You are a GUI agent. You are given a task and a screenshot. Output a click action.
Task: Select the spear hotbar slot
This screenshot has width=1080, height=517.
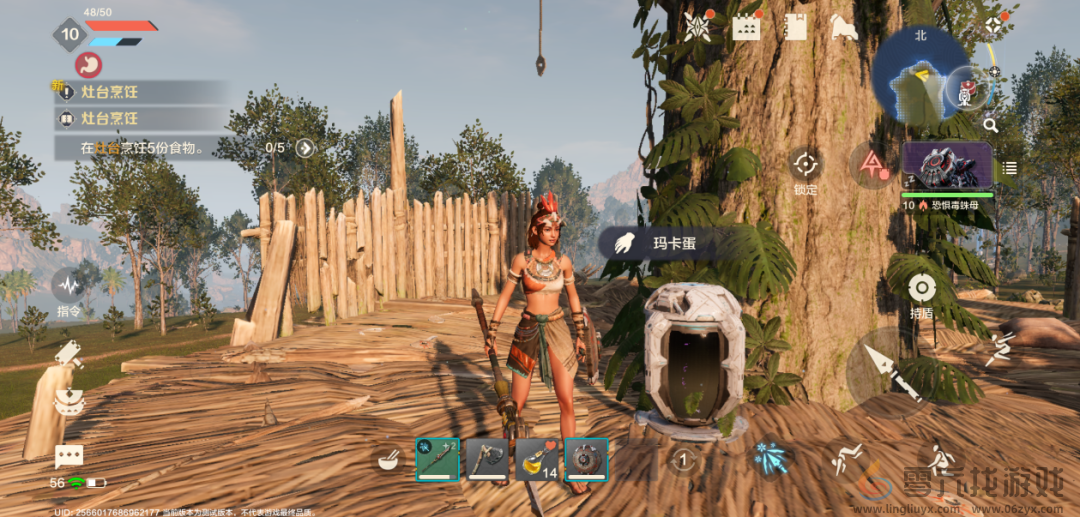(438, 459)
